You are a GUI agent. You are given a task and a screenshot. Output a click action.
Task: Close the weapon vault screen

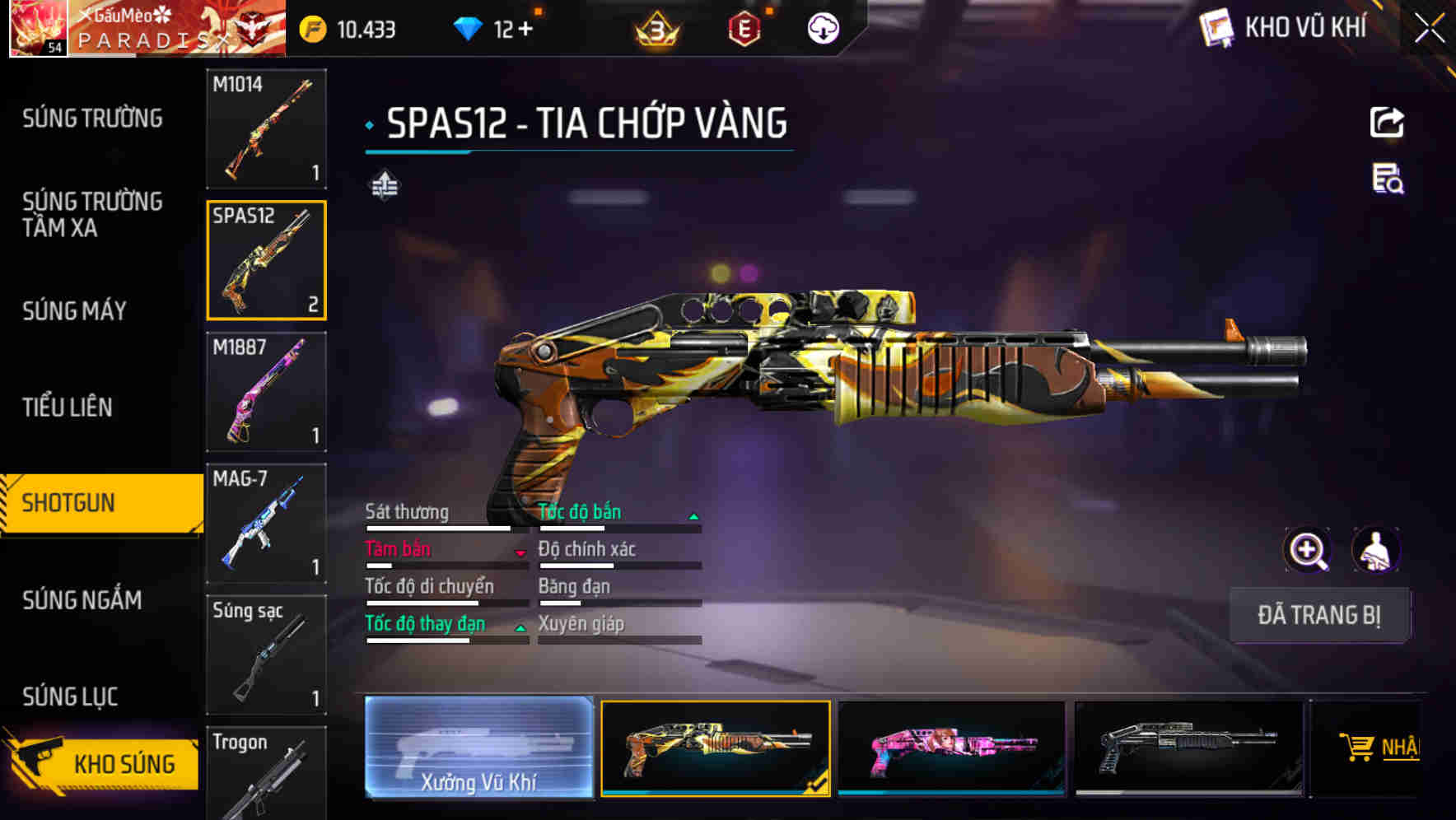coord(1430,29)
